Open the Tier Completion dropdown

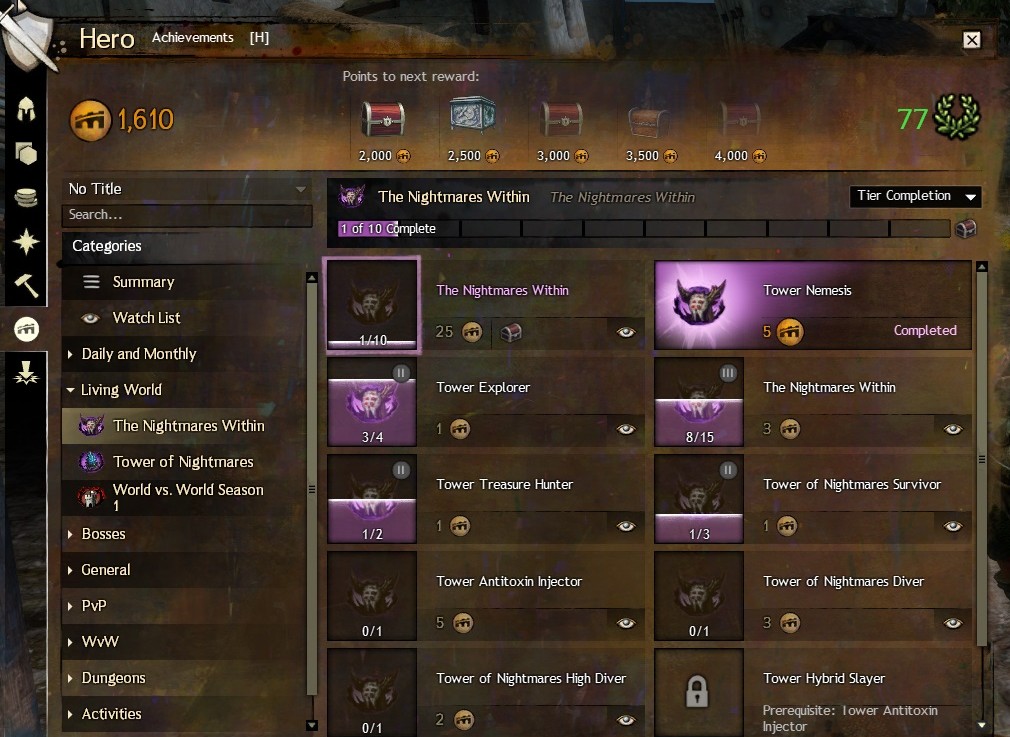pyautogui.click(x=915, y=196)
